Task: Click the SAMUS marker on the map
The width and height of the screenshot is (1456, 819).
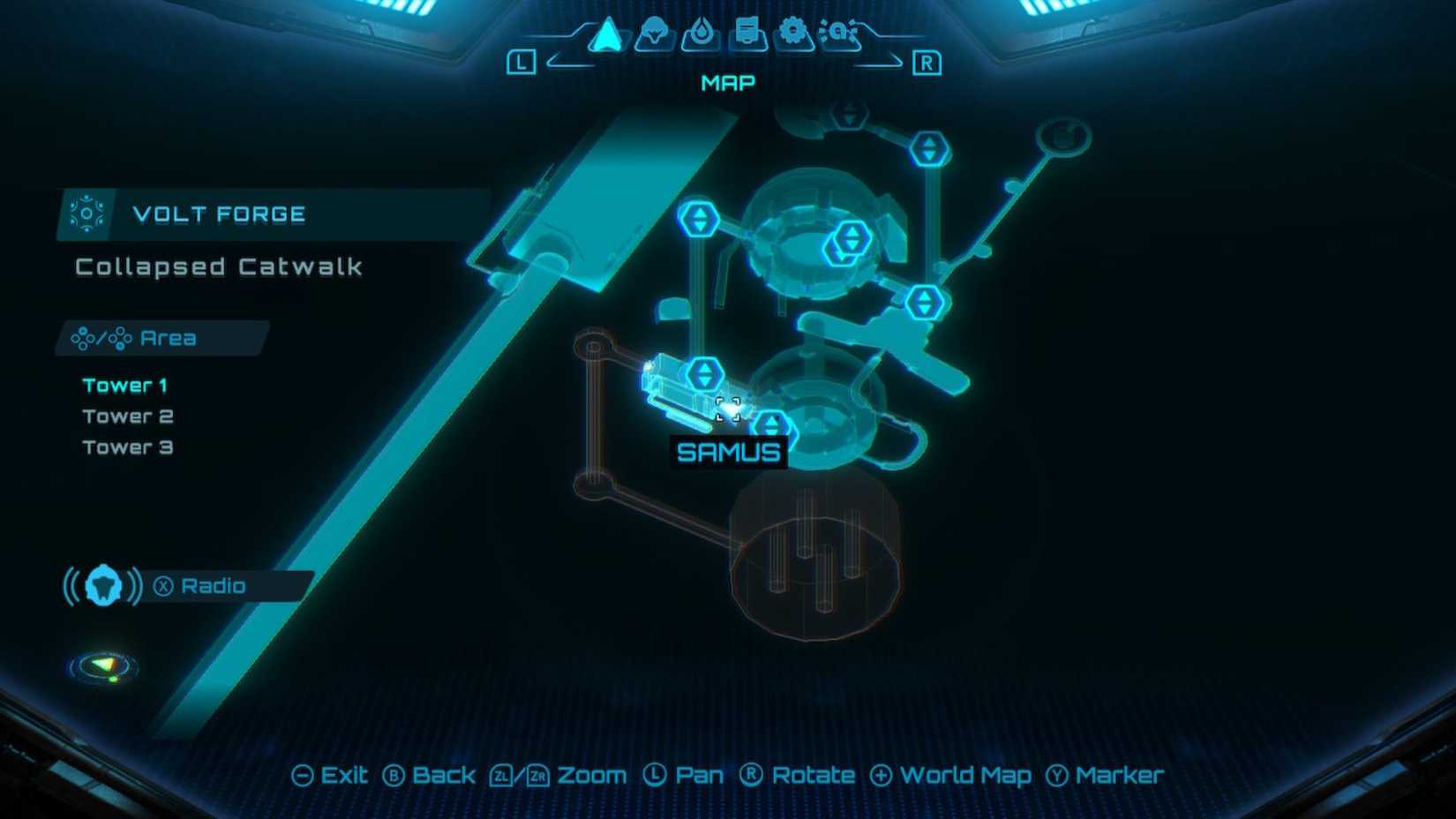Action: pyautogui.click(x=729, y=453)
